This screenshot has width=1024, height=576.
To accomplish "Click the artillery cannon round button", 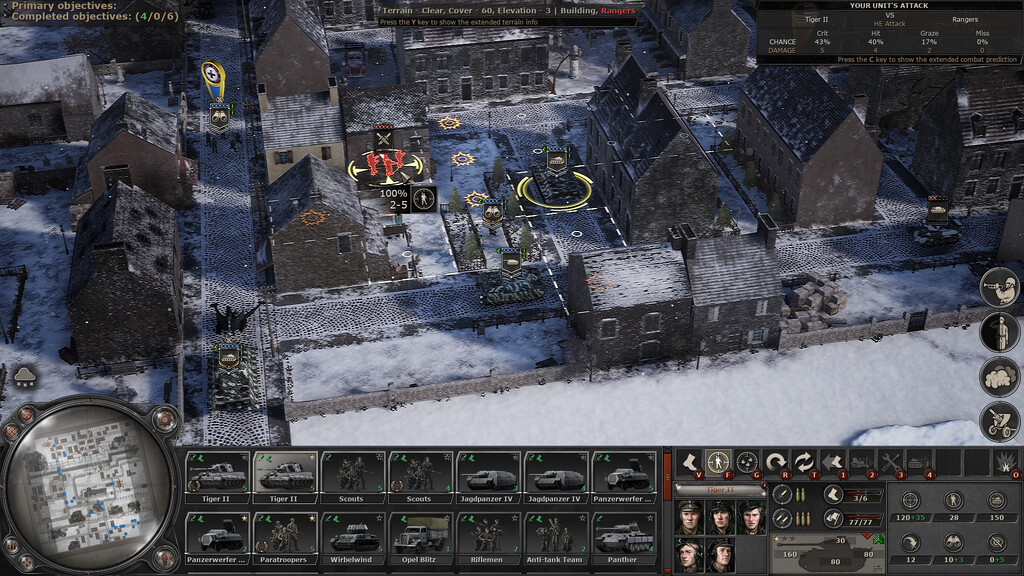I will (x=999, y=422).
